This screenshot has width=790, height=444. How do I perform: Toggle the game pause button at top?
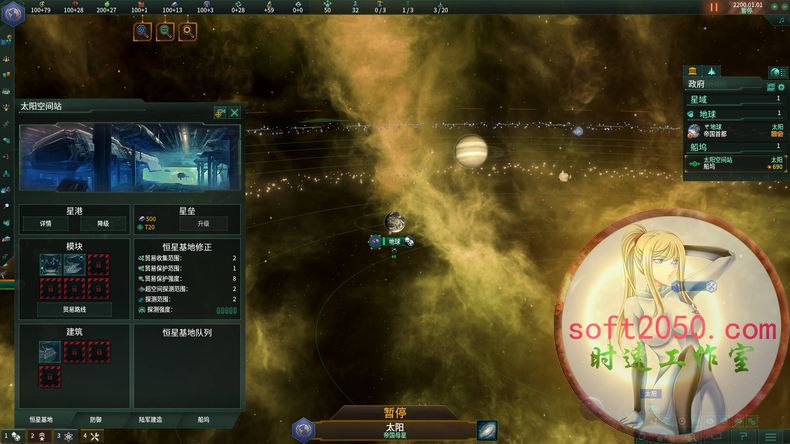714,6
